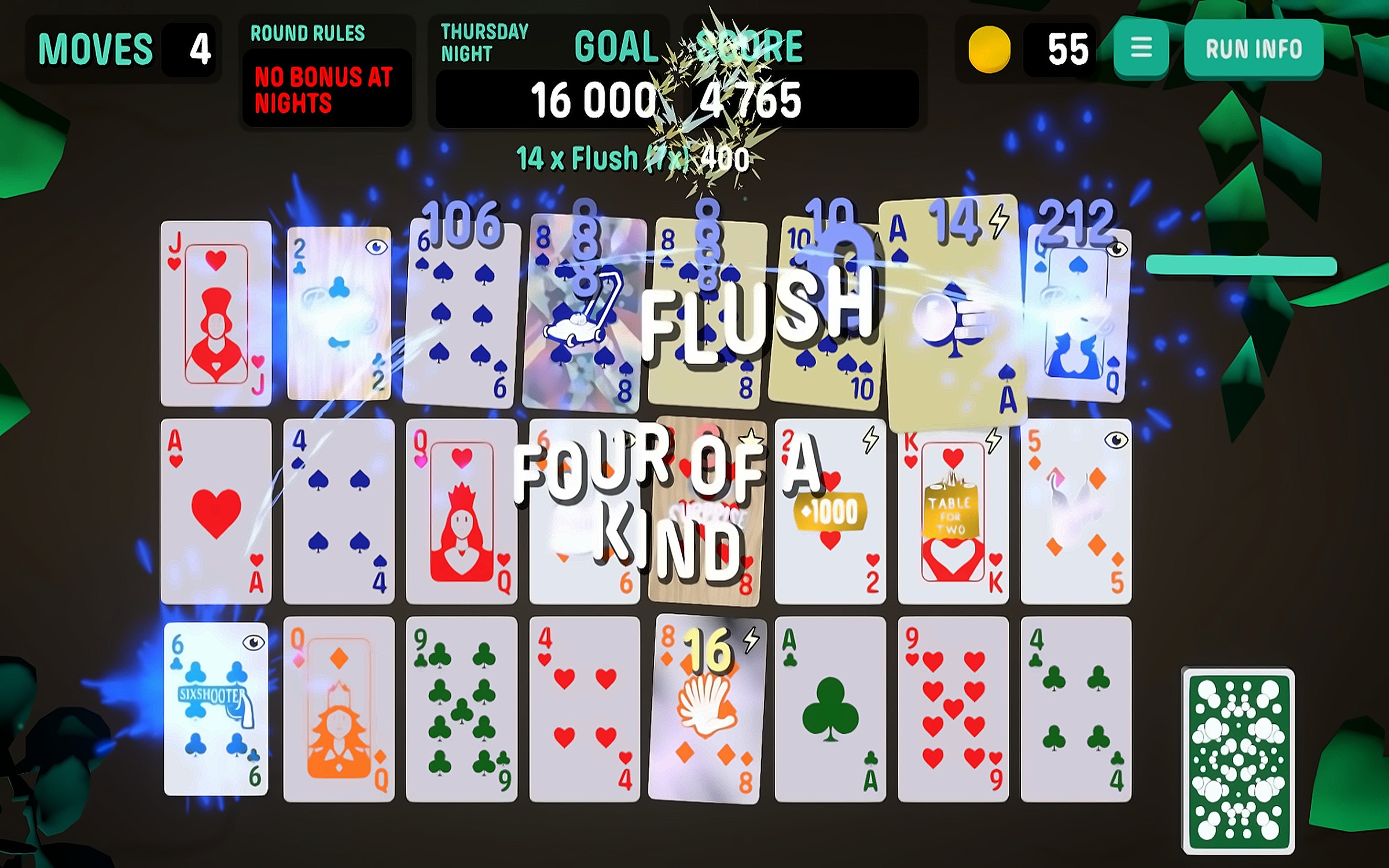Select the Jack of hearts card
The width and height of the screenshot is (1389, 868).
coord(216,314)
